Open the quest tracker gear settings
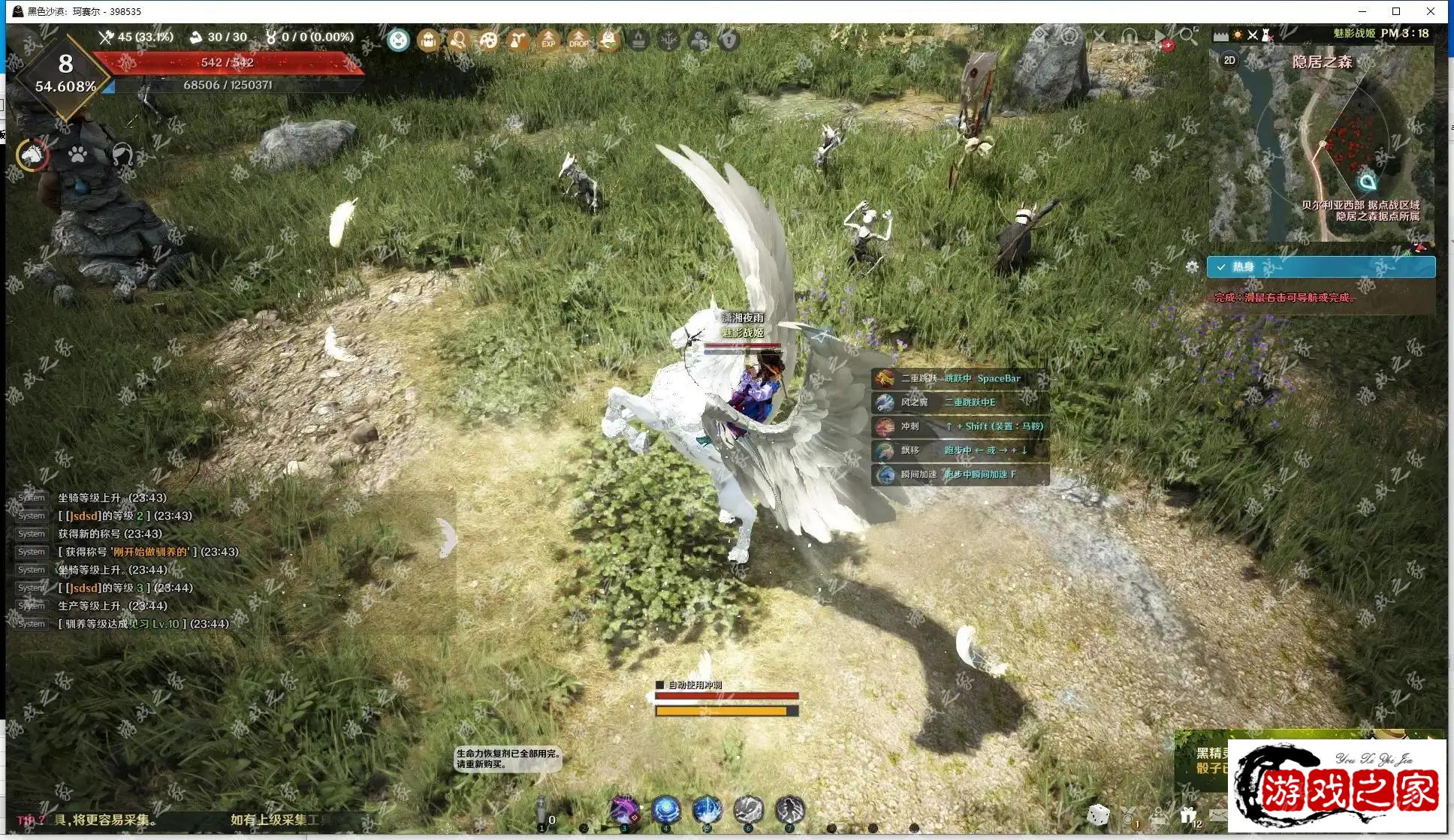The height and width of the screenshot is (840, 1454). tap(1192, 266)
